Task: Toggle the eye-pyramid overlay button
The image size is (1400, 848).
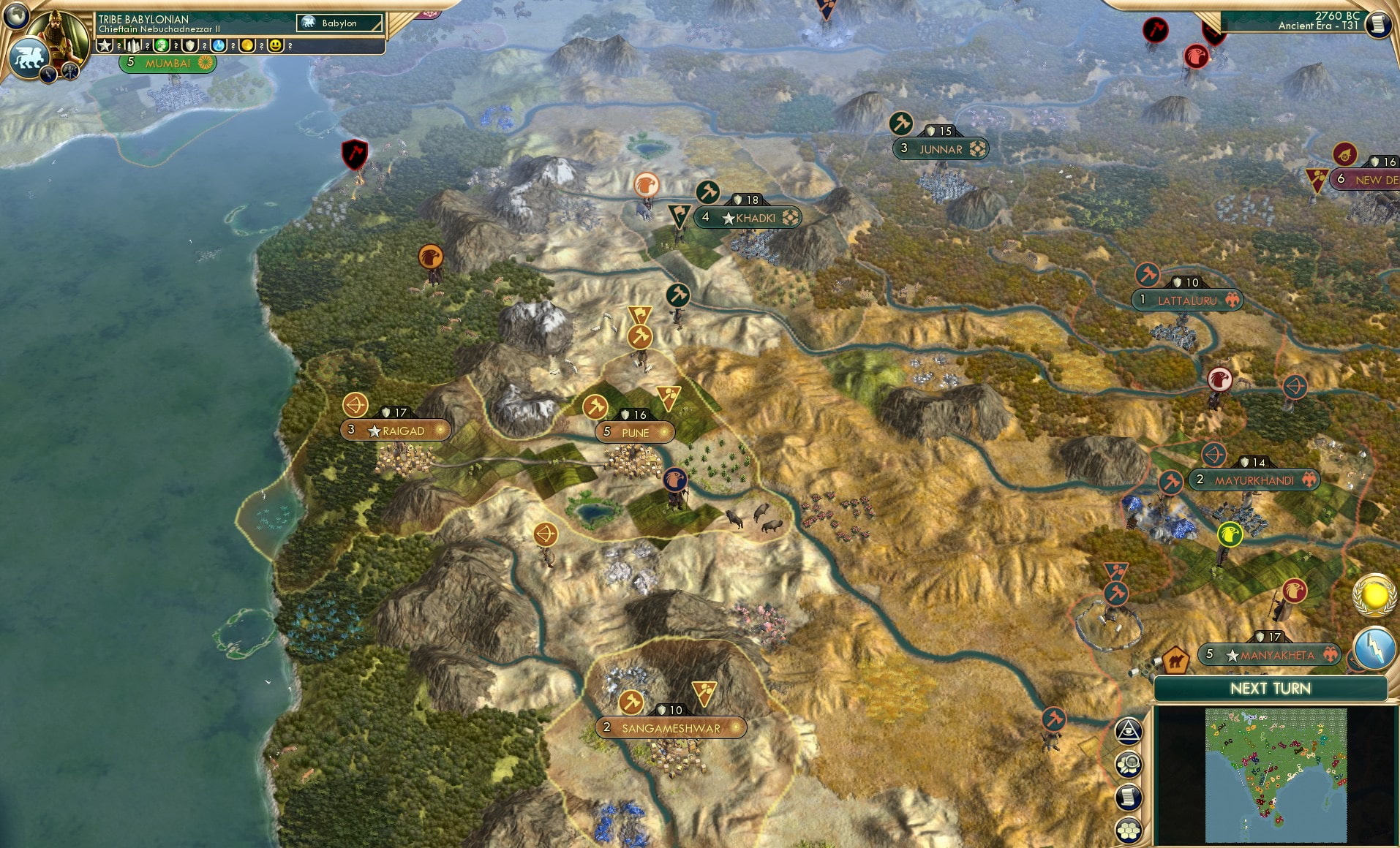Action: 1129,730
